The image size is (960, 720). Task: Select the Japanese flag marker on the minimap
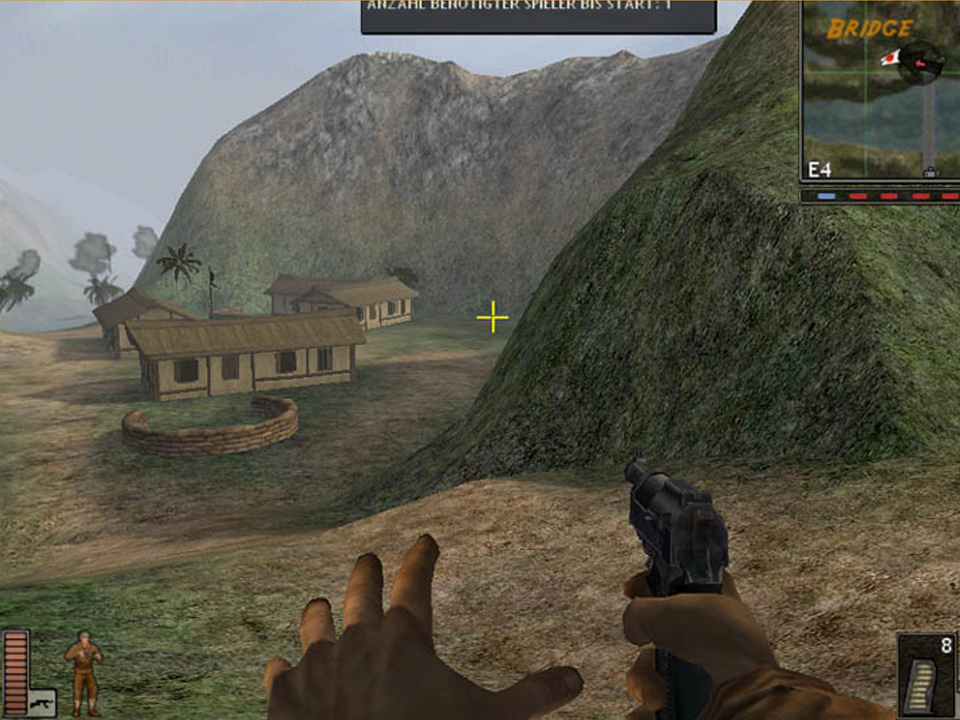888,58
